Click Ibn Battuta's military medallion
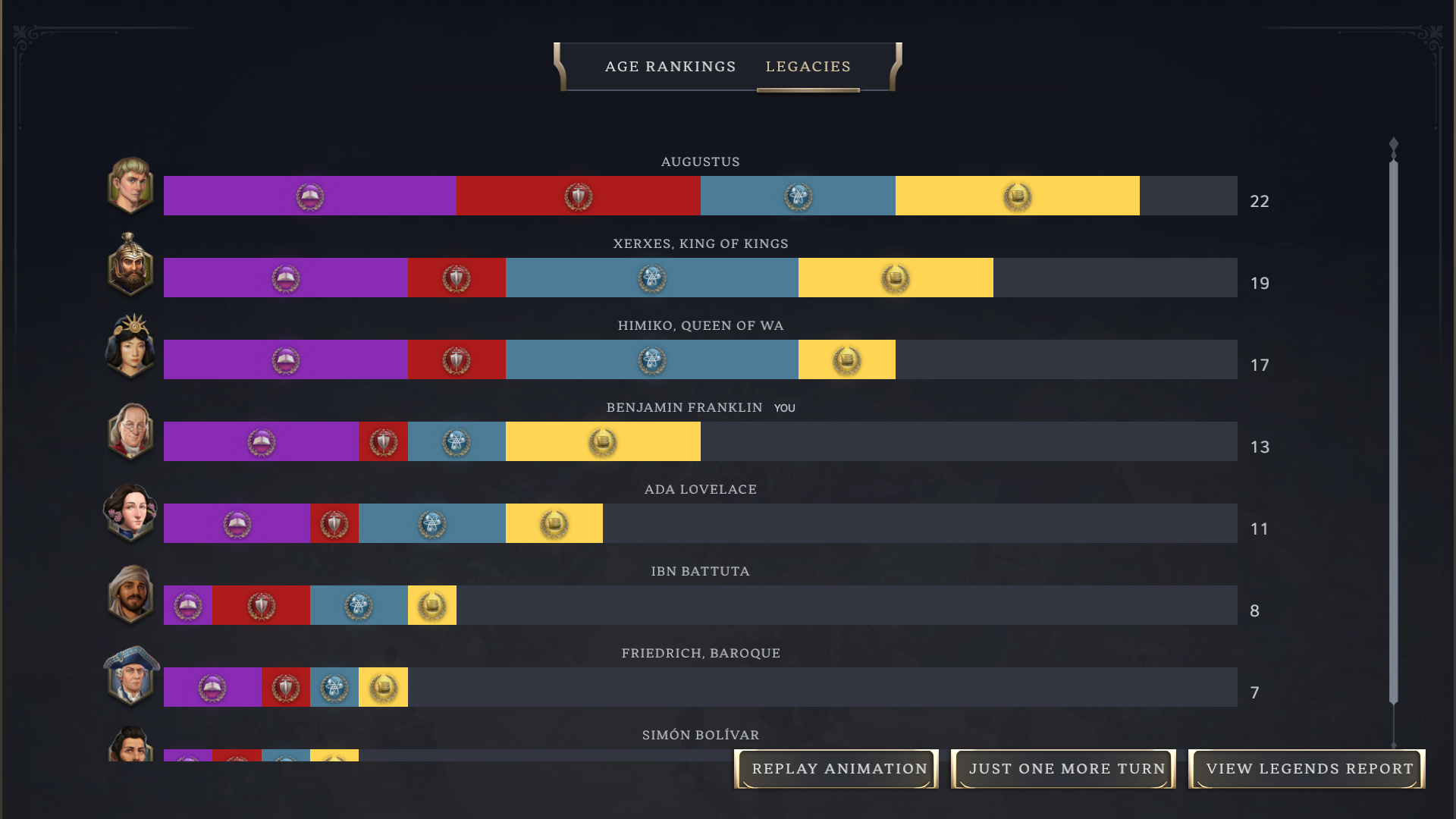This screenshot has width=1456, height=819. (x=261, y=605)
